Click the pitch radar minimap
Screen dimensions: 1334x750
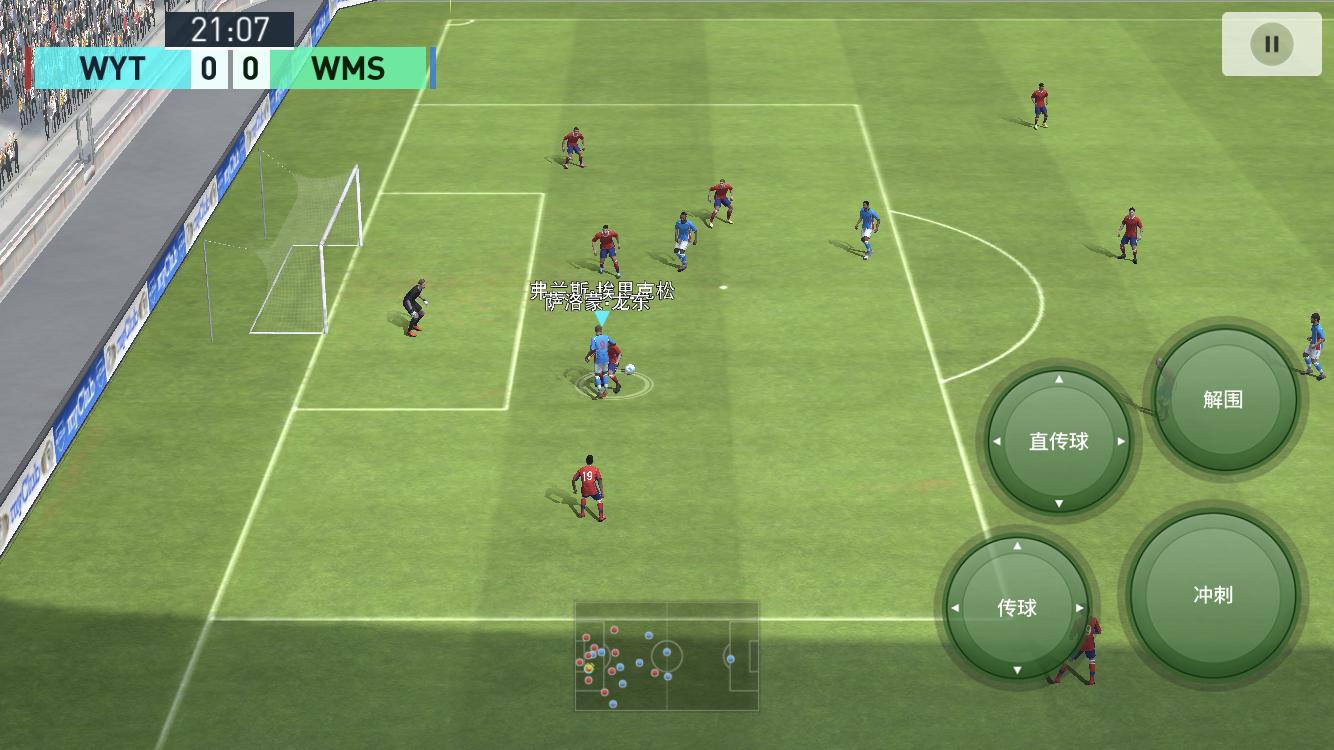pyautogui.click(x=666, y=656)
